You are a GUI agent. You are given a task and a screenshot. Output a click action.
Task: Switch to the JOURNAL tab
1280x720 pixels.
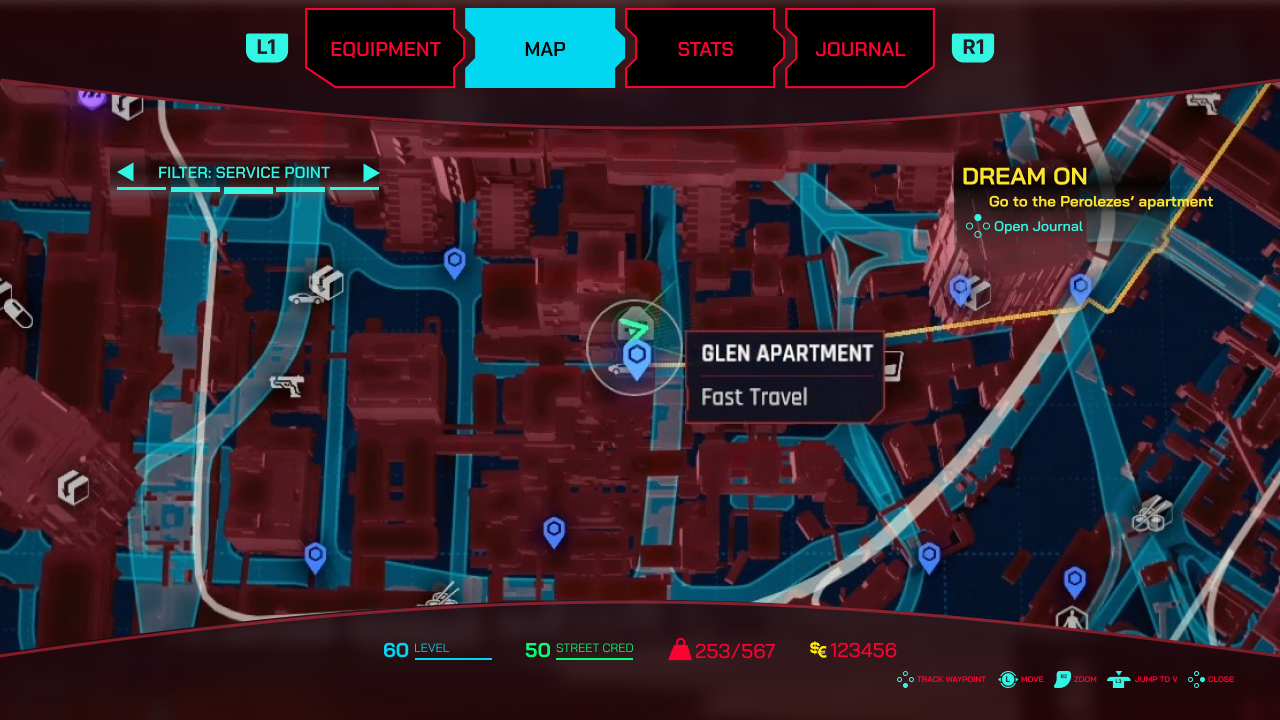point(859,47)
